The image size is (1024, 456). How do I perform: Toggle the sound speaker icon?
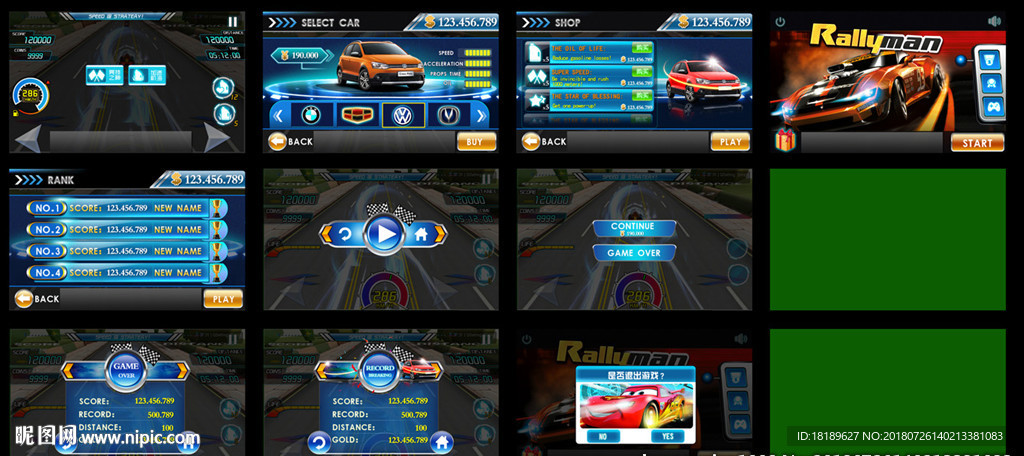tap(994, 21)
